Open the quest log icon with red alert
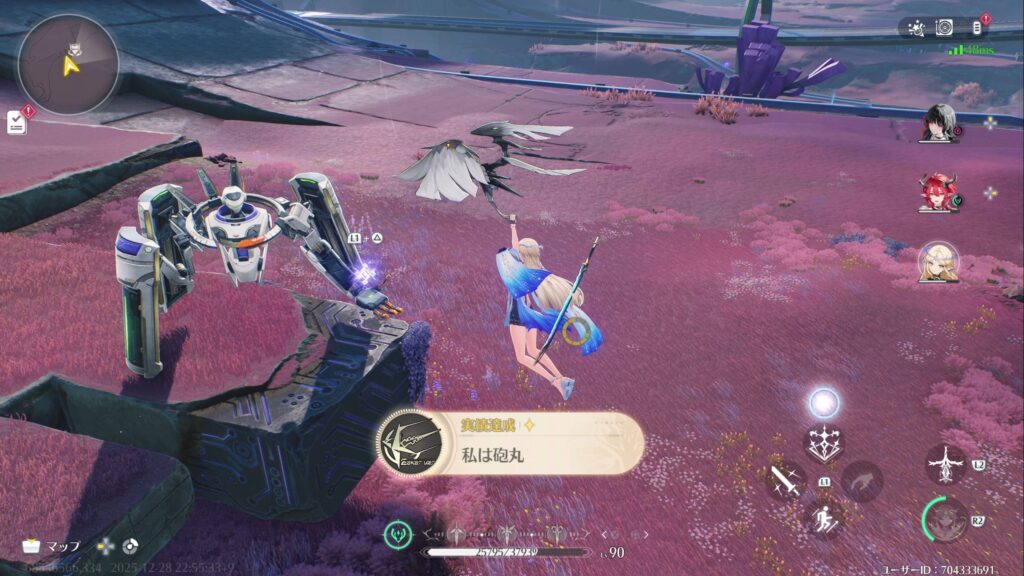1024x576 pixels. point(17,121)
